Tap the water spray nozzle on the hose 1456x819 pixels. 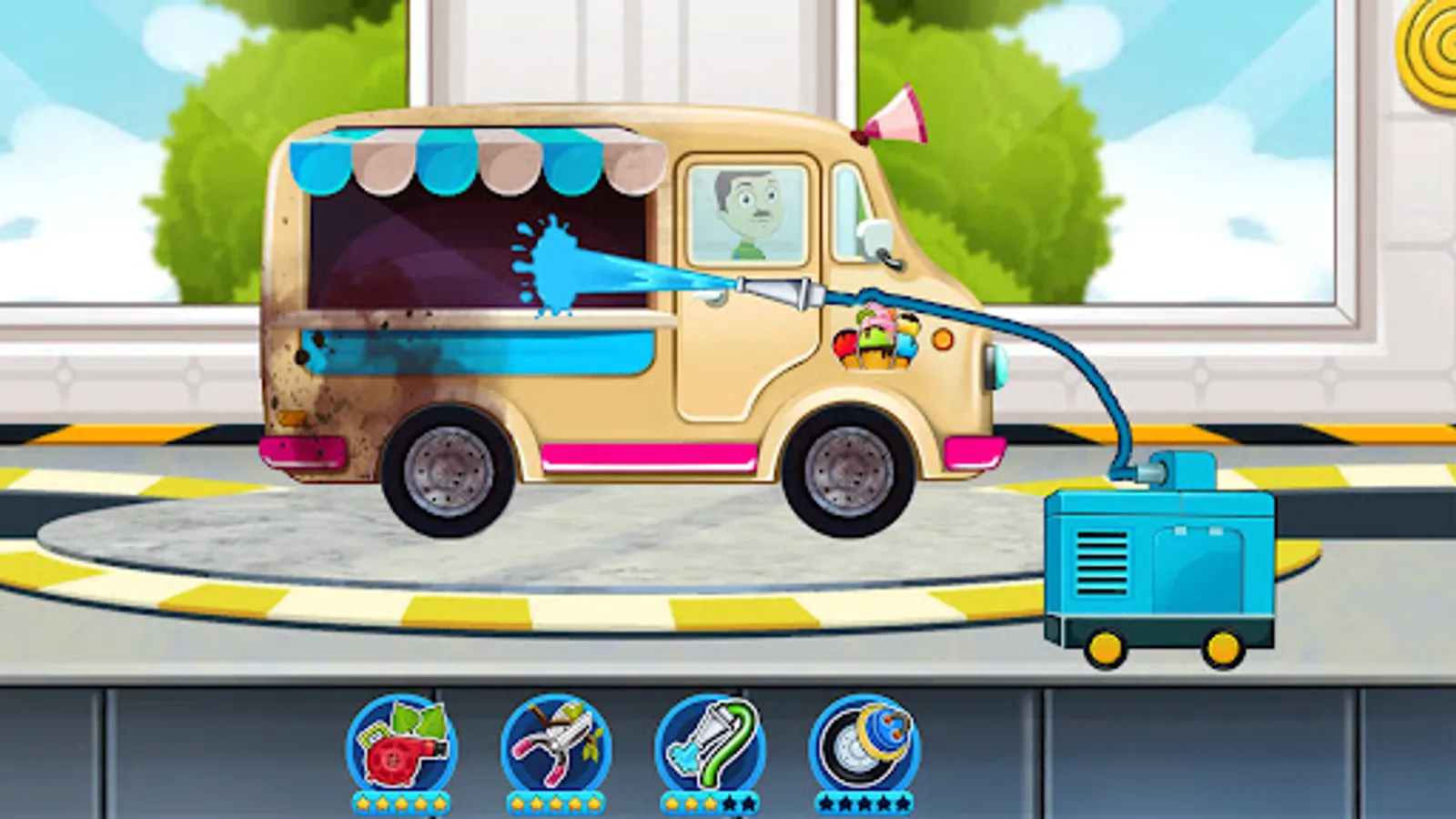coord(773,288)
